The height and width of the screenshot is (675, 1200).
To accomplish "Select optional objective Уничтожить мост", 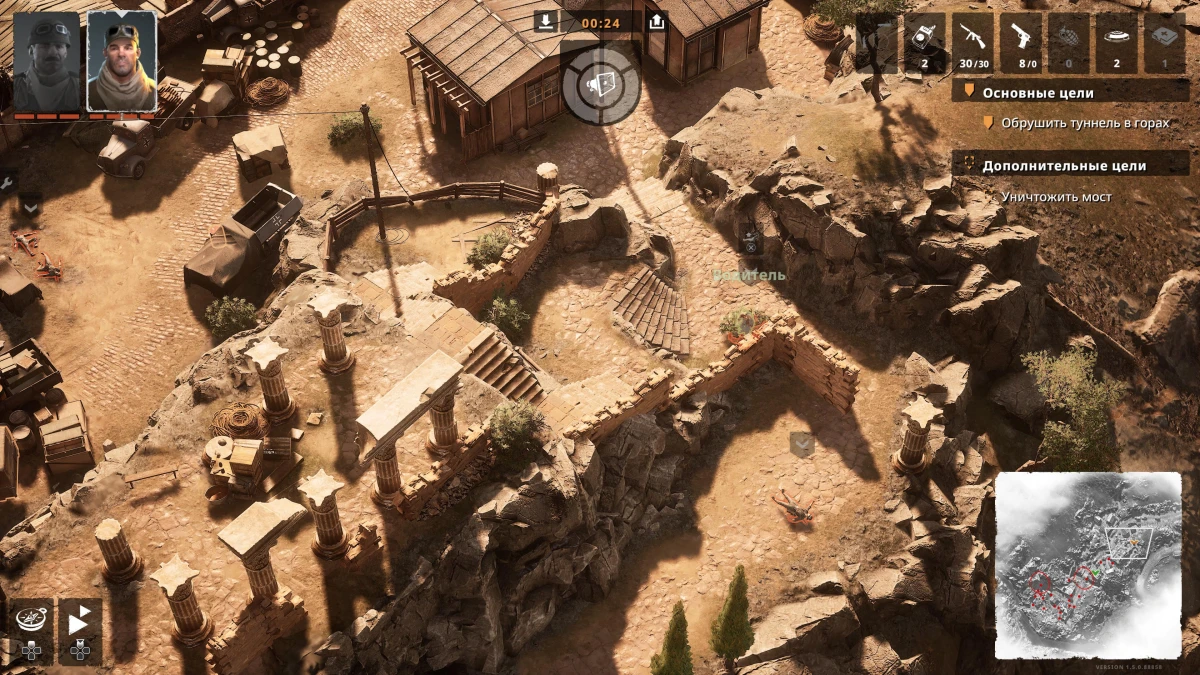I will [x=1056, y=197].
